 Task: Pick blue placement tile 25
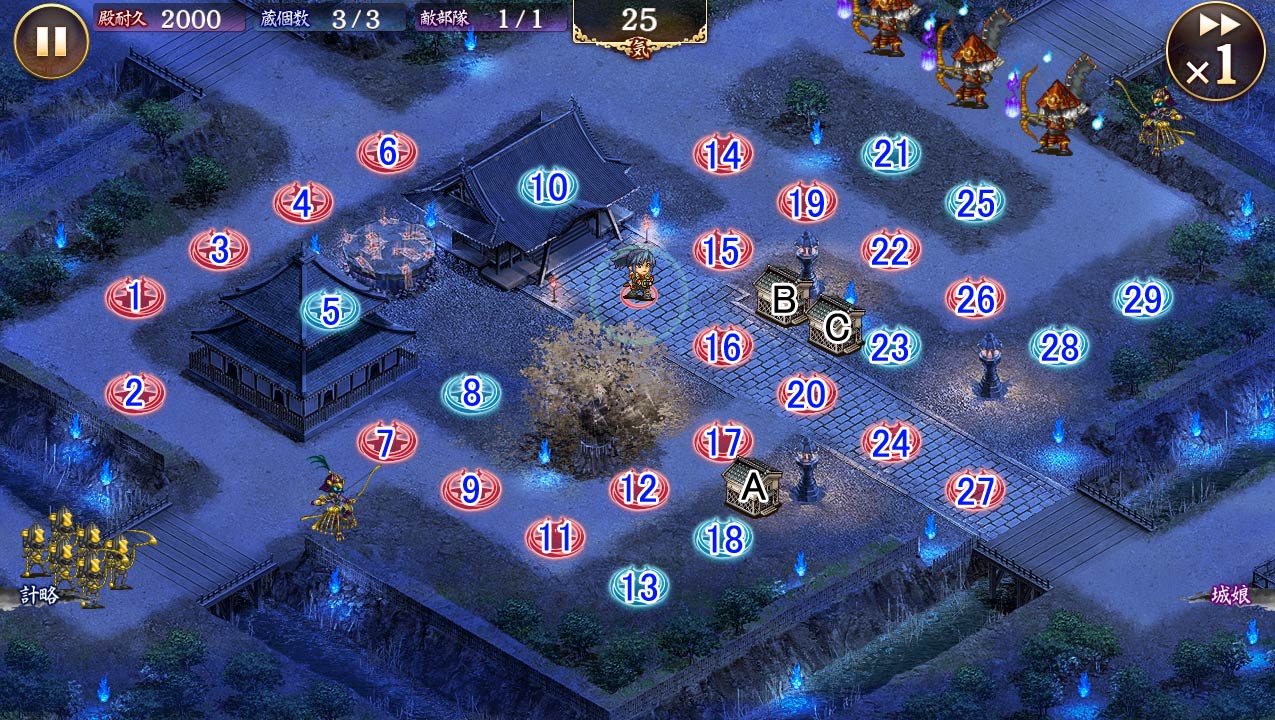point(975,203)
